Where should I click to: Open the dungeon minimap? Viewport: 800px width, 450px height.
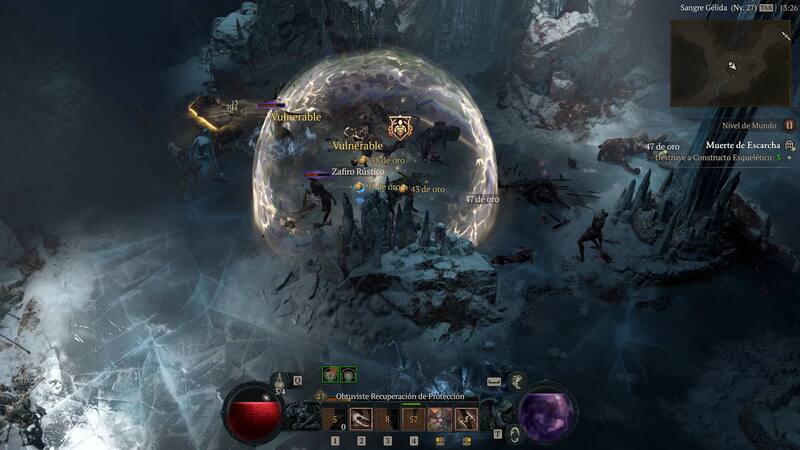click(x=730, y=64)
